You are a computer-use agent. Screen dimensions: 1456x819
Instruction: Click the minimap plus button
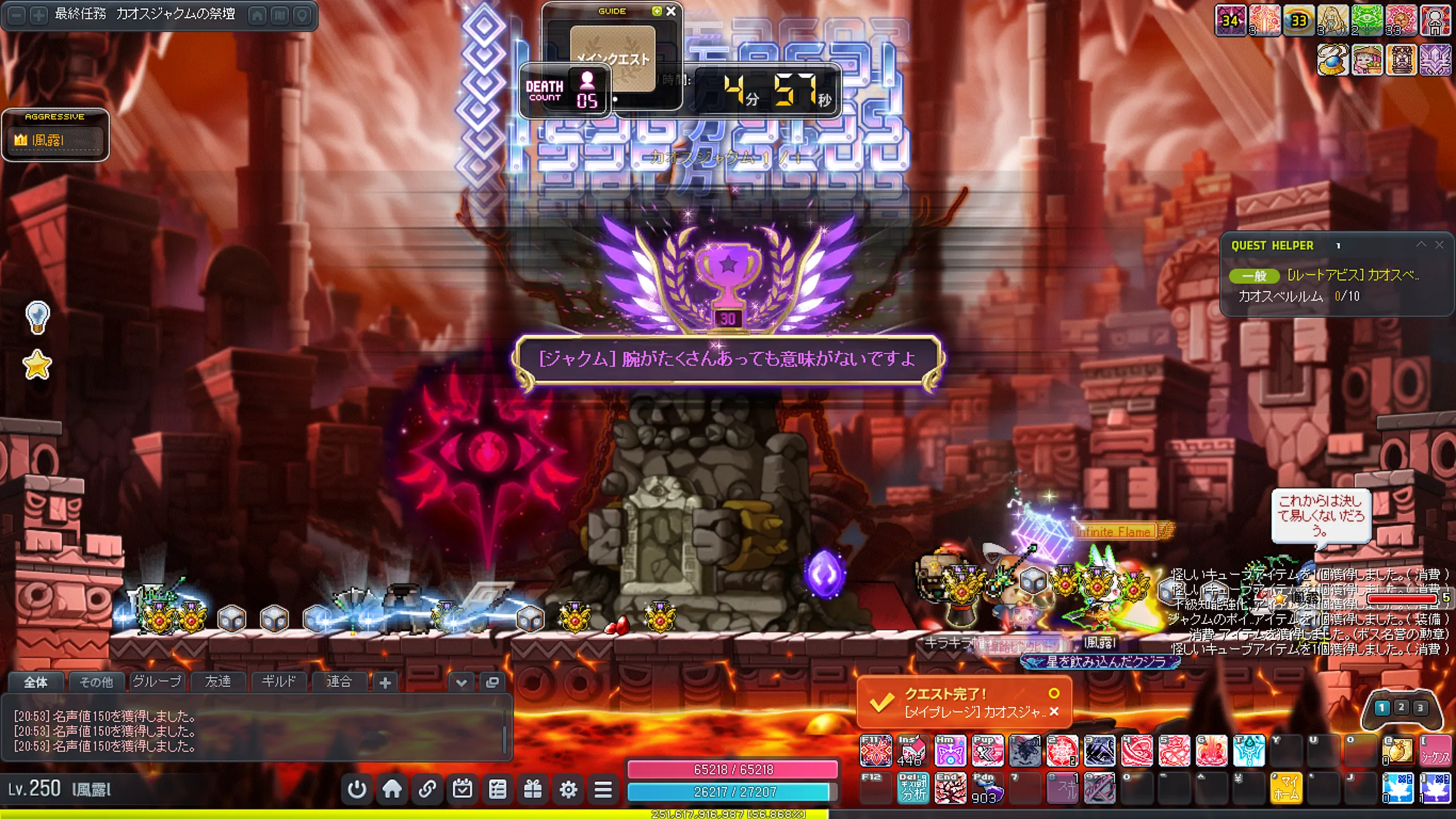[x=39, y=15]
